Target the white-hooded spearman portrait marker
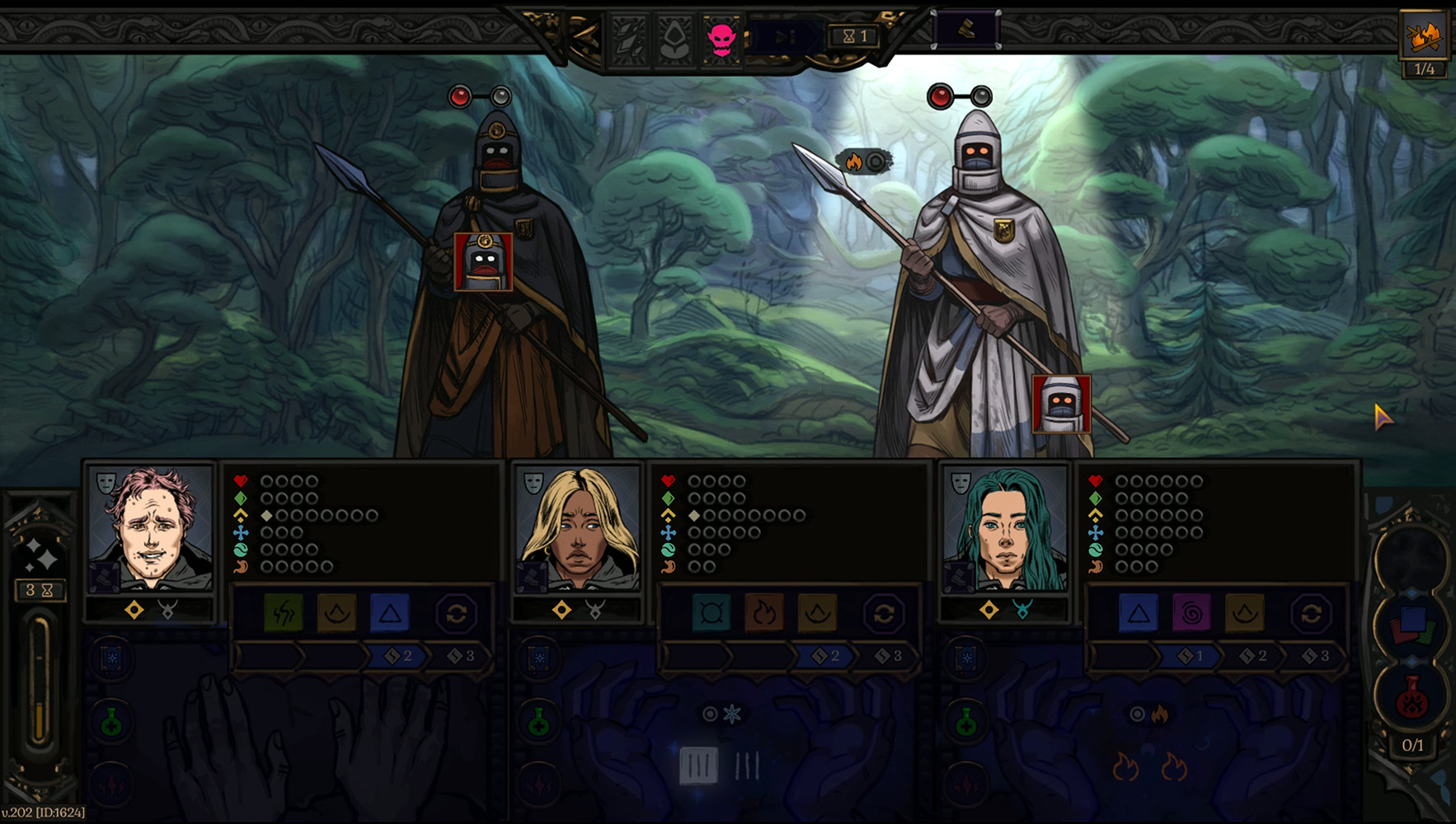This screenshot has height=824, width=1456. click(1061, 404)
